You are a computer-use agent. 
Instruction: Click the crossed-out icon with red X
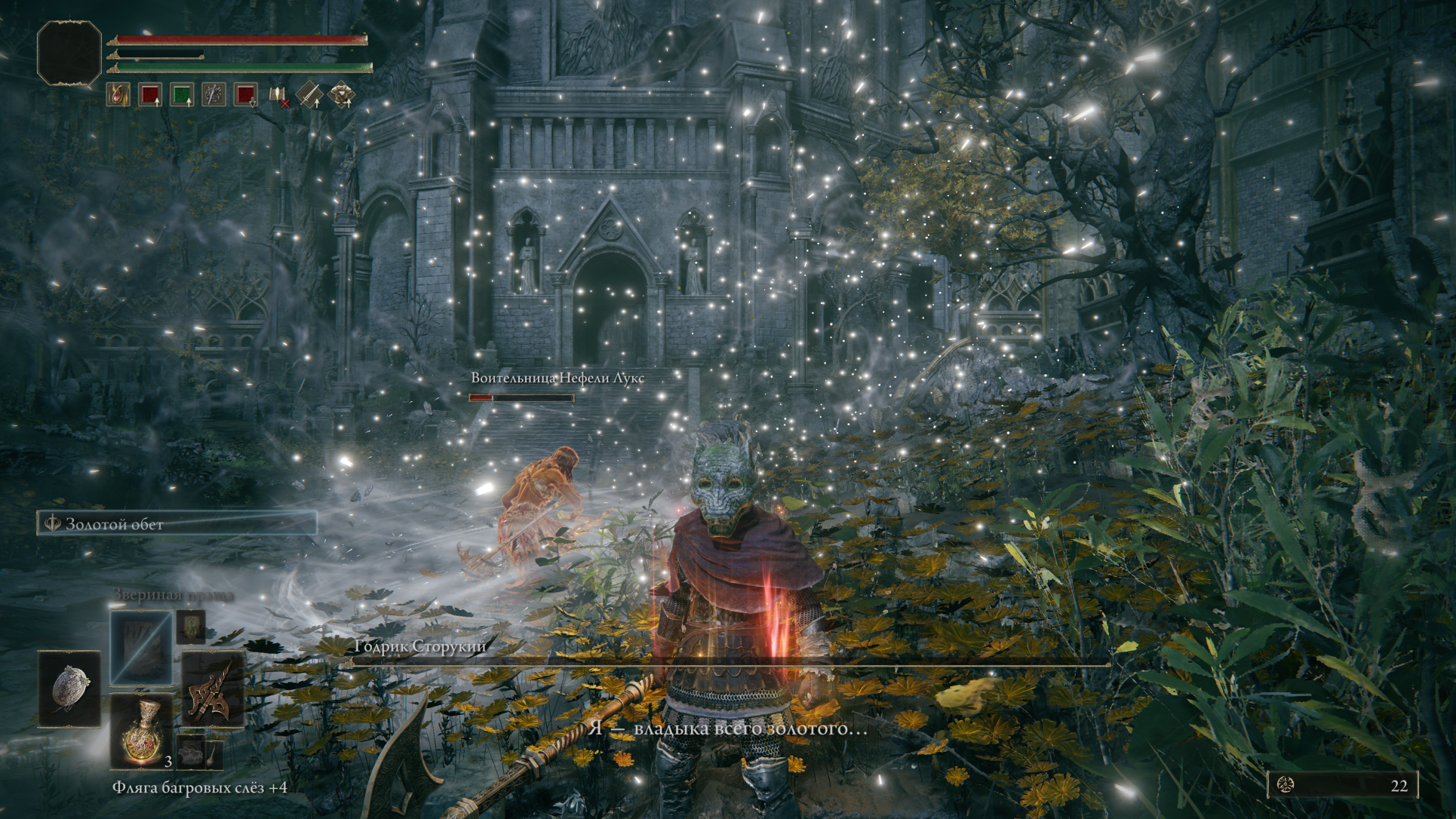(278, 96)
